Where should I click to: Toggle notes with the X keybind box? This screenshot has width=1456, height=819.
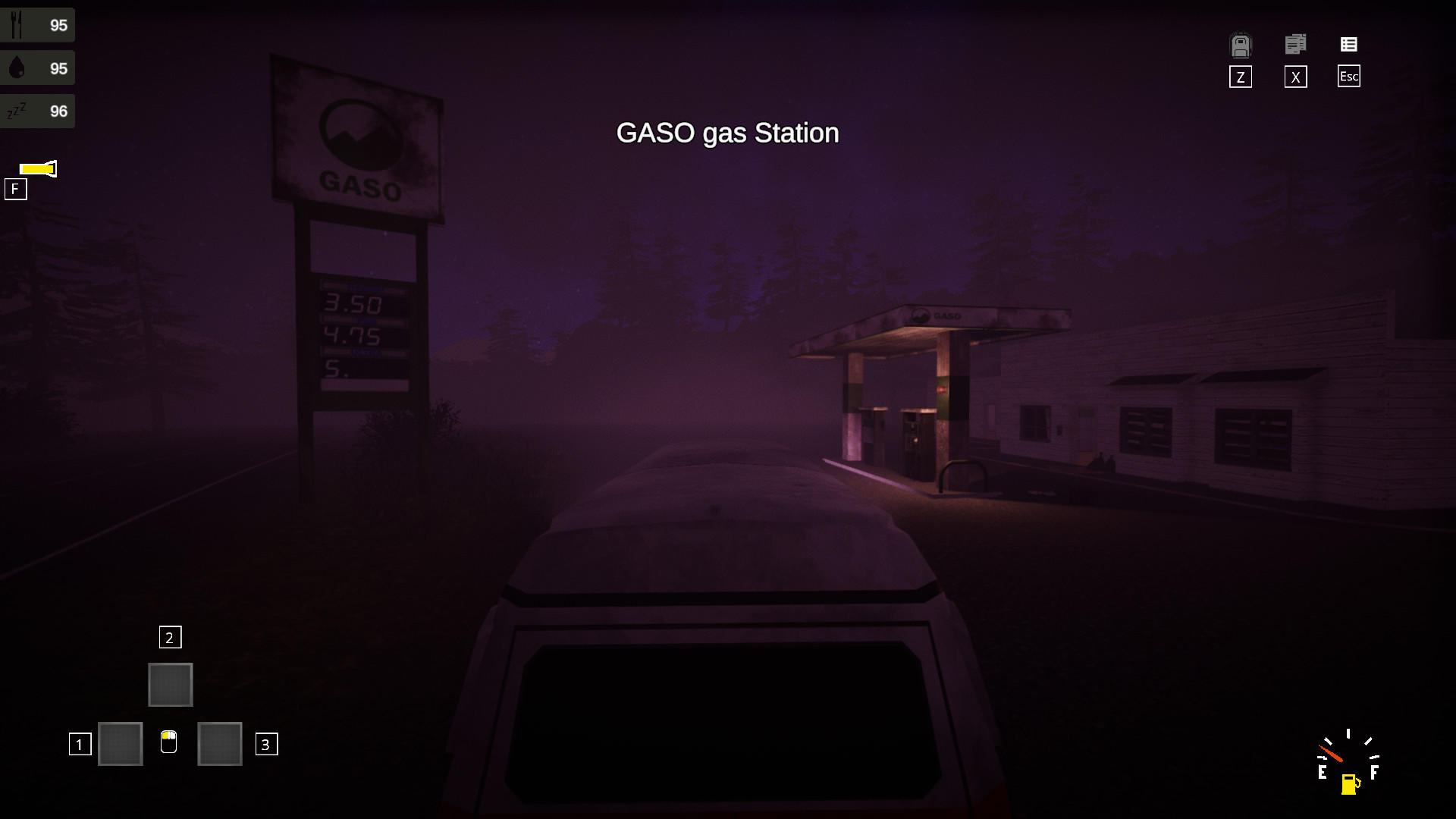[x=1295, y=77]
